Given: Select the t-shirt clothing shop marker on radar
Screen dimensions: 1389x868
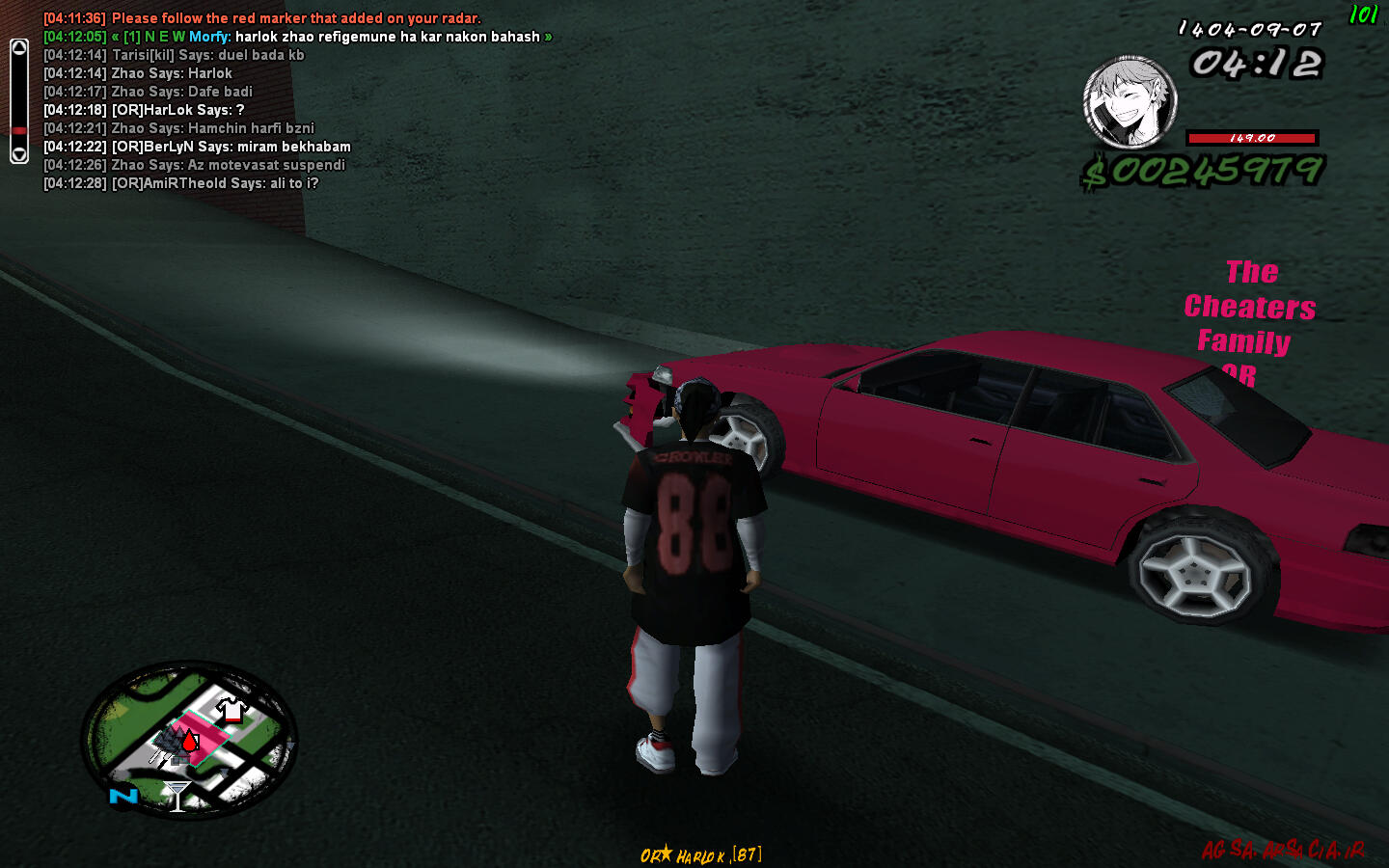Looking at the screenshot, I should pyautogui.click(x=231, y=711).
